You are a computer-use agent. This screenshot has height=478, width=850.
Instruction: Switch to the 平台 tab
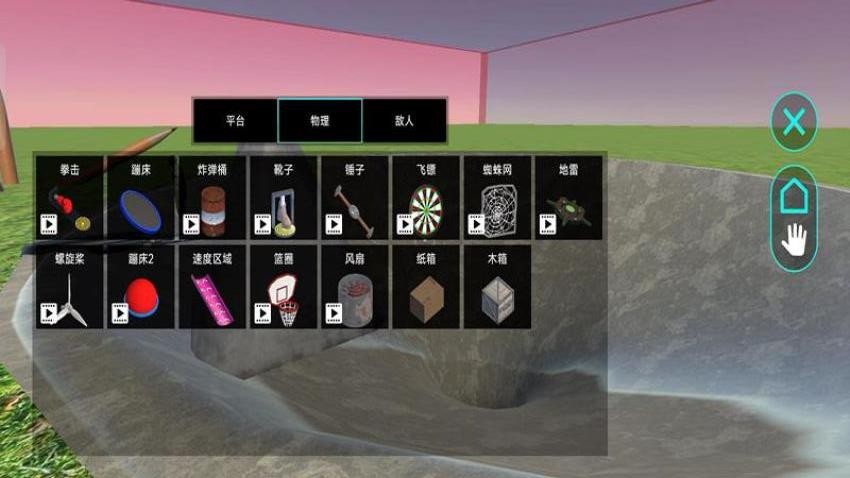point(235,121)
